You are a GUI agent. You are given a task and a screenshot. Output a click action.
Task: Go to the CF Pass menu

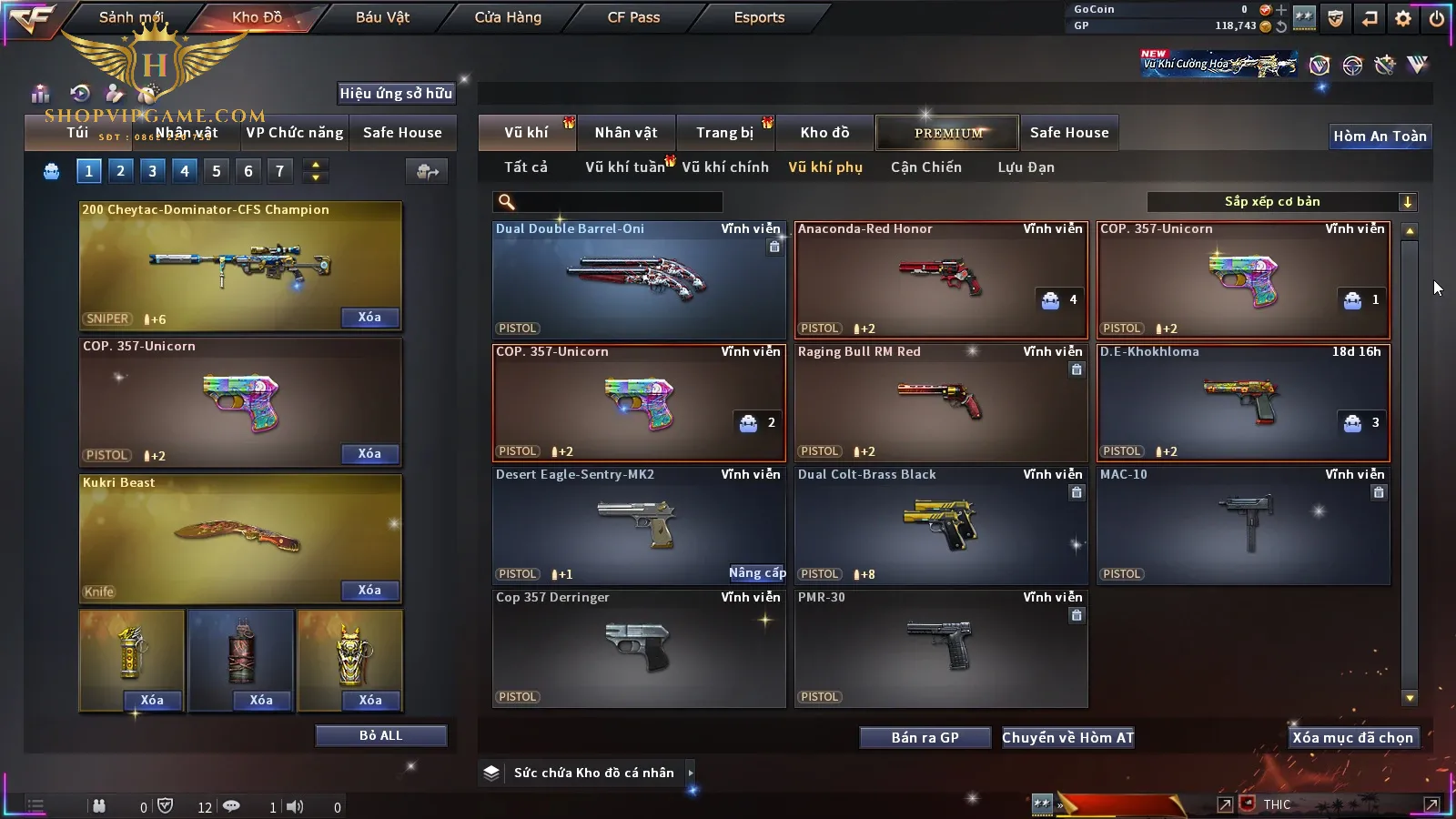coord(633,17)
